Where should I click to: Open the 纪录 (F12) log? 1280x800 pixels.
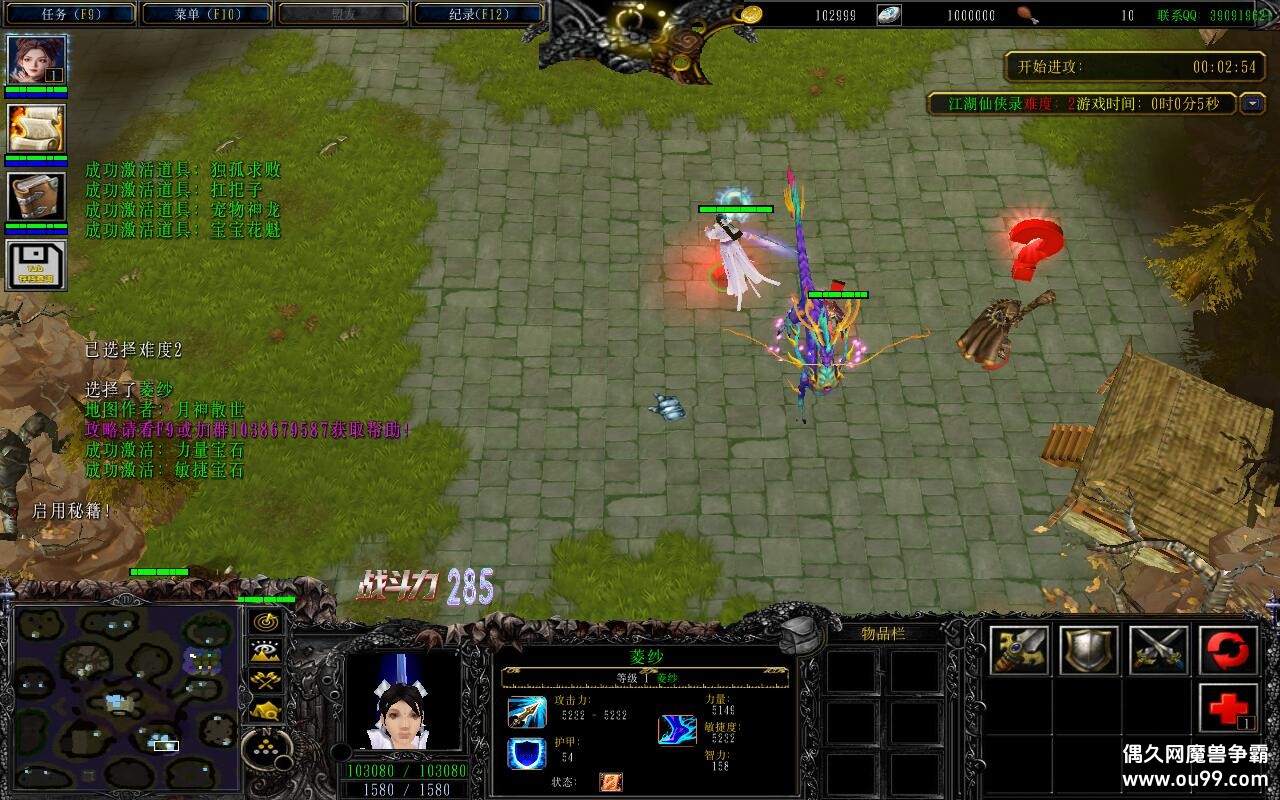tap(478, 14)
